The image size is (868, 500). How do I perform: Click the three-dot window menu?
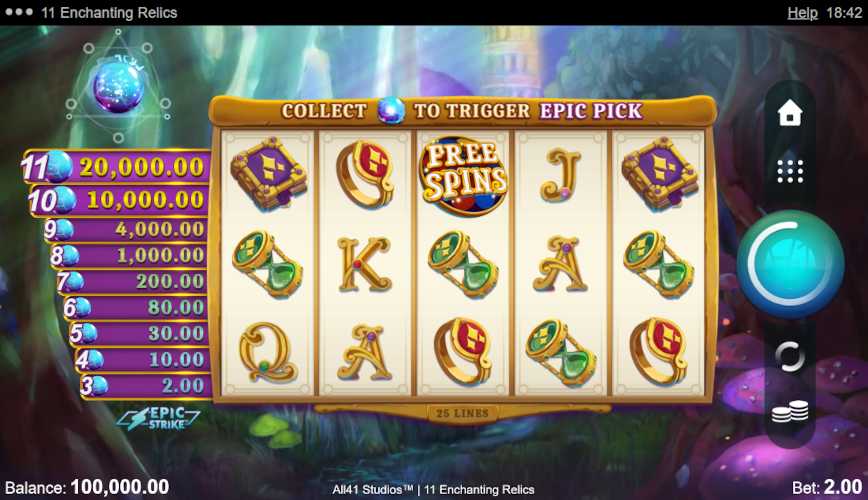coord(17,13)
